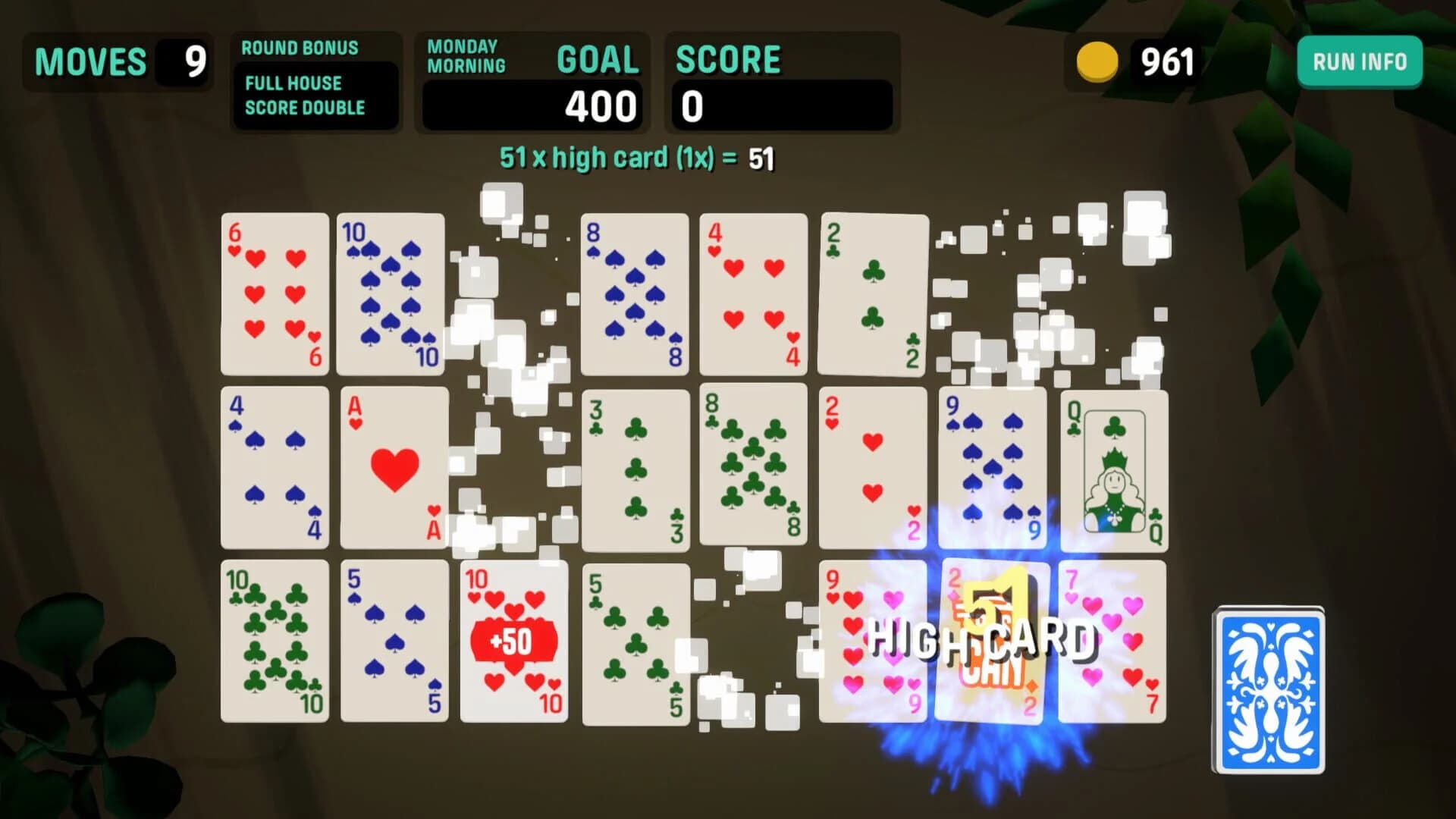Select the 9 of spades card
Screen dimensions: 1456x819
pos(990,466)
